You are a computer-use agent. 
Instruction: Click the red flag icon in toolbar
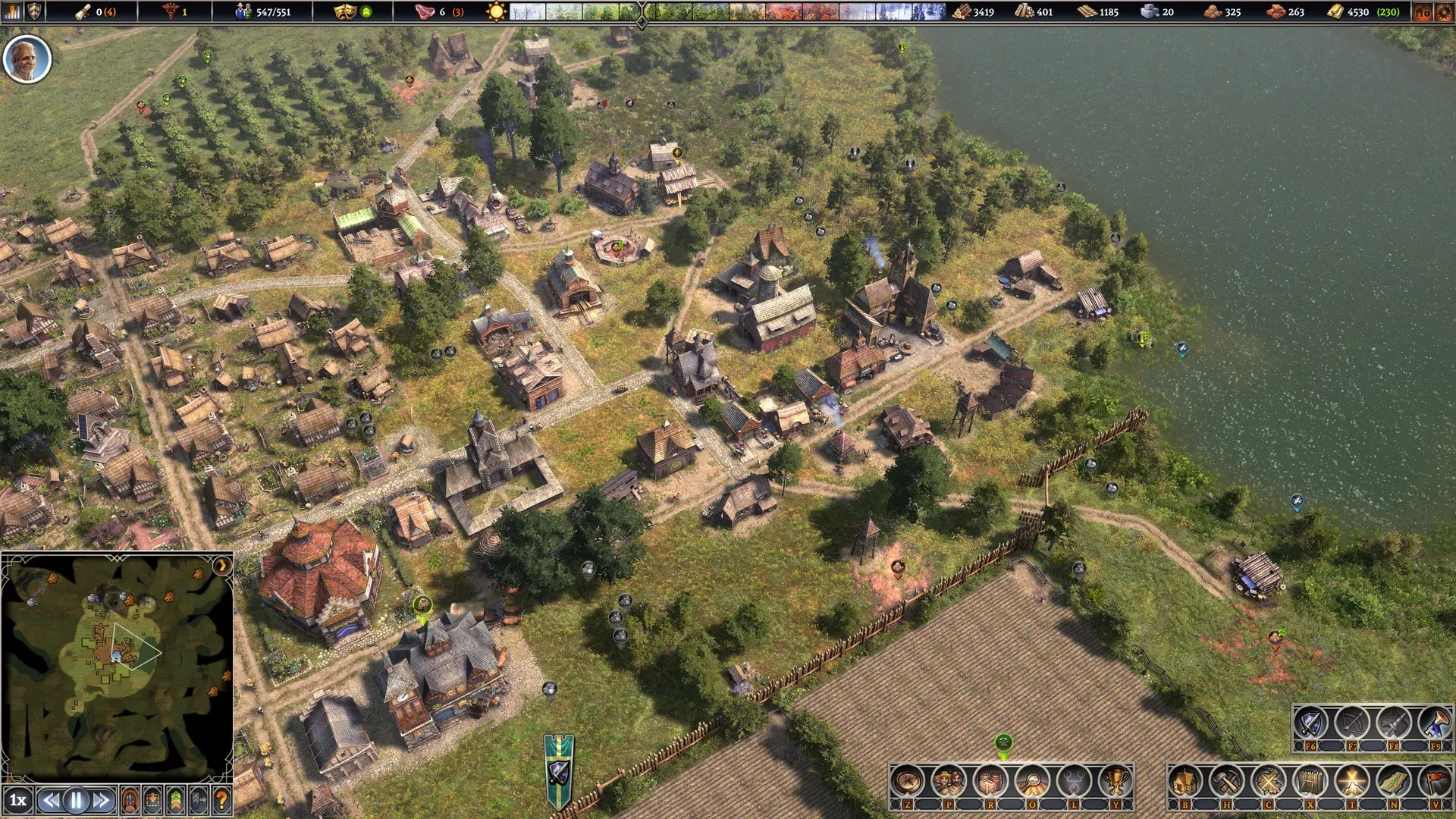click(1435, 781)
